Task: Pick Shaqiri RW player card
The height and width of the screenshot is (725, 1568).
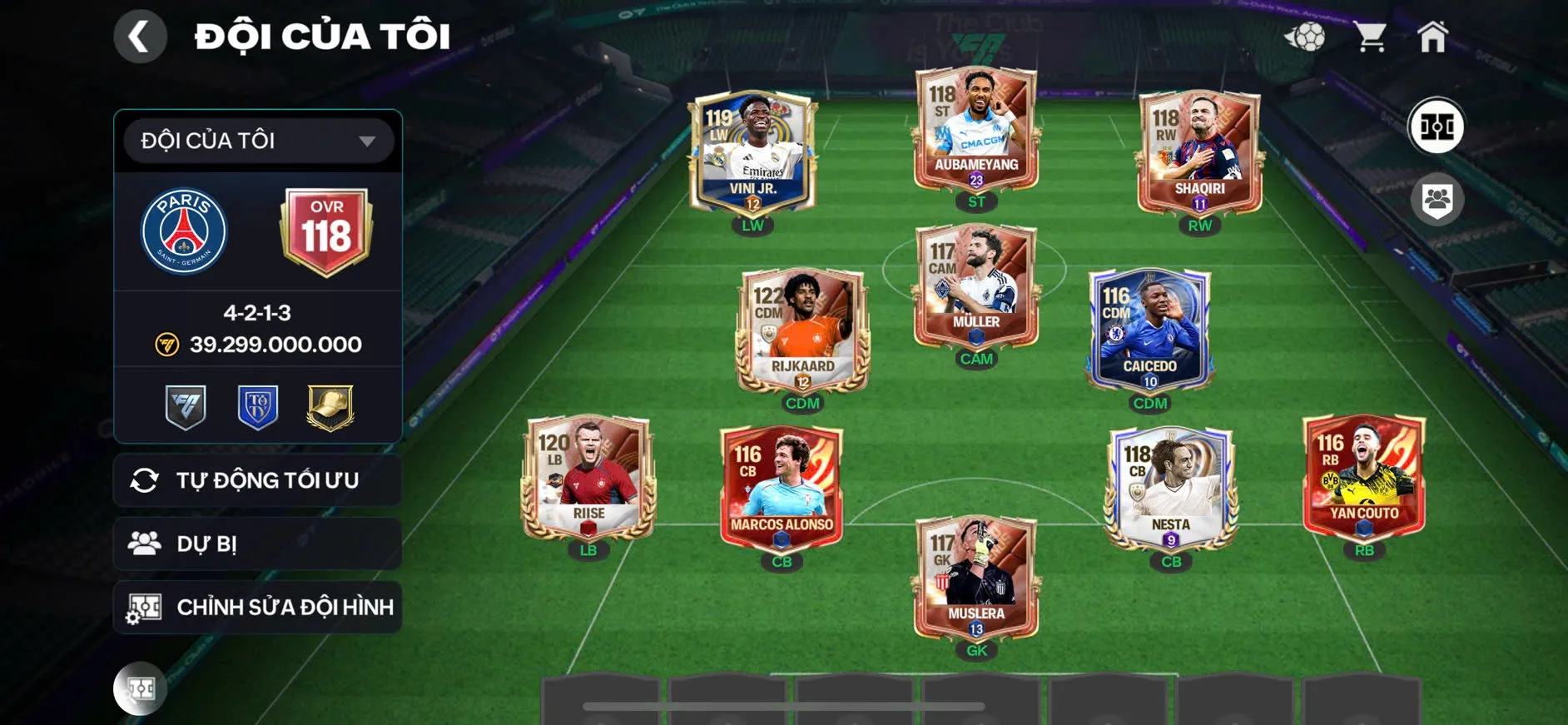Action: [1199, 154]
